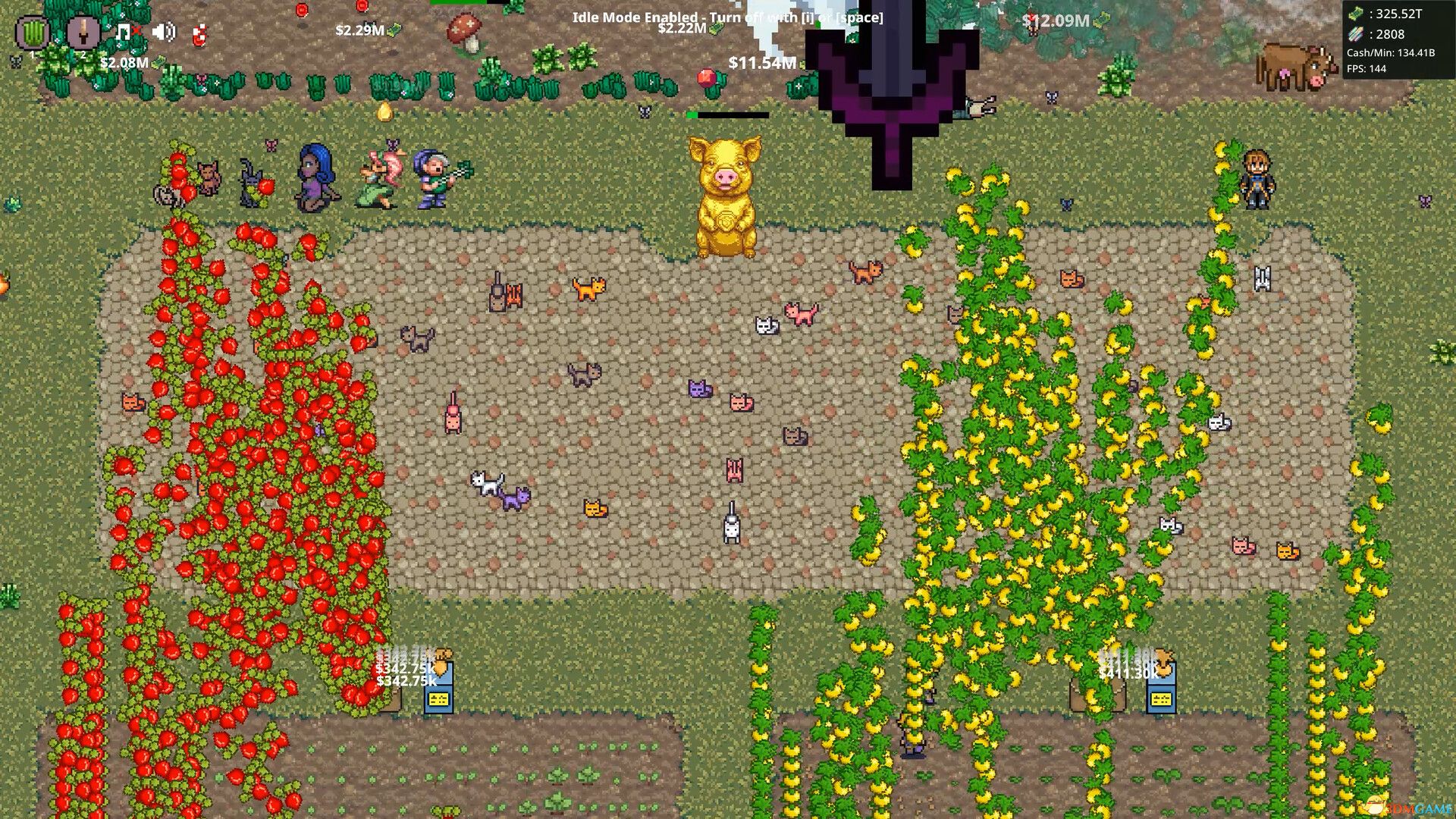Select the sword tool in hotbar slot 2
Image resolution: width=1456 pixels, height=819 pixels.
(83, 33)
